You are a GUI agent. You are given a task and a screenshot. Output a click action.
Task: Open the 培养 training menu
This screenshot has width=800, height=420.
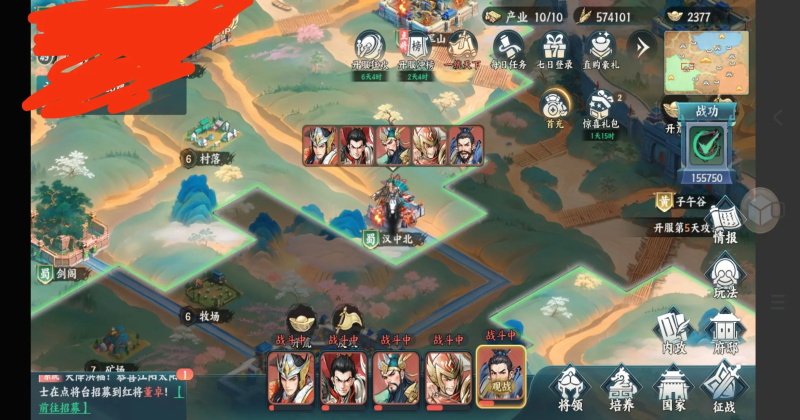pyautogui.click(x=622, y=388)
